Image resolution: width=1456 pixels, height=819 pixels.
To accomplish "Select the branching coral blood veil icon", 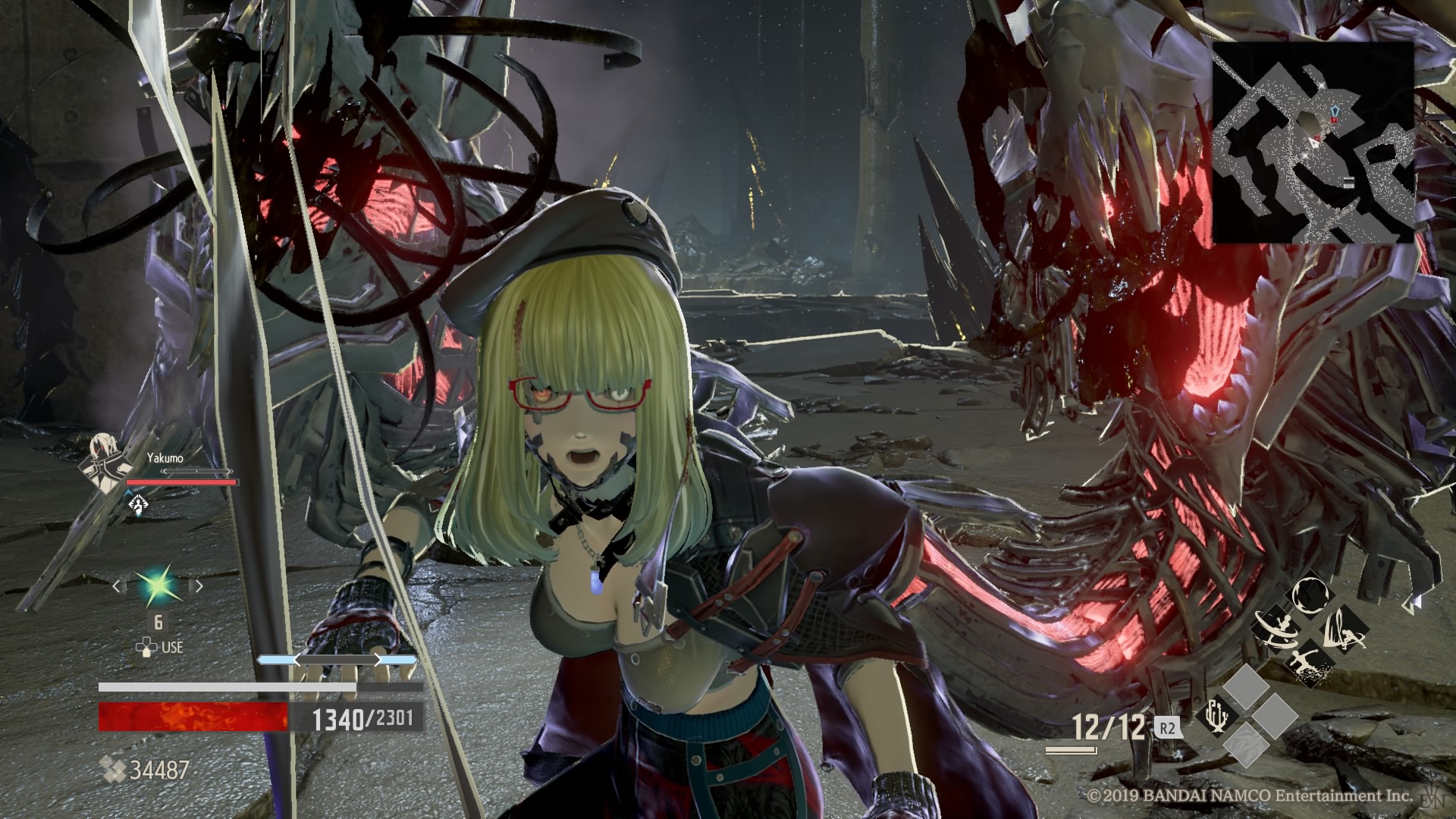I will pos(1217,716).
